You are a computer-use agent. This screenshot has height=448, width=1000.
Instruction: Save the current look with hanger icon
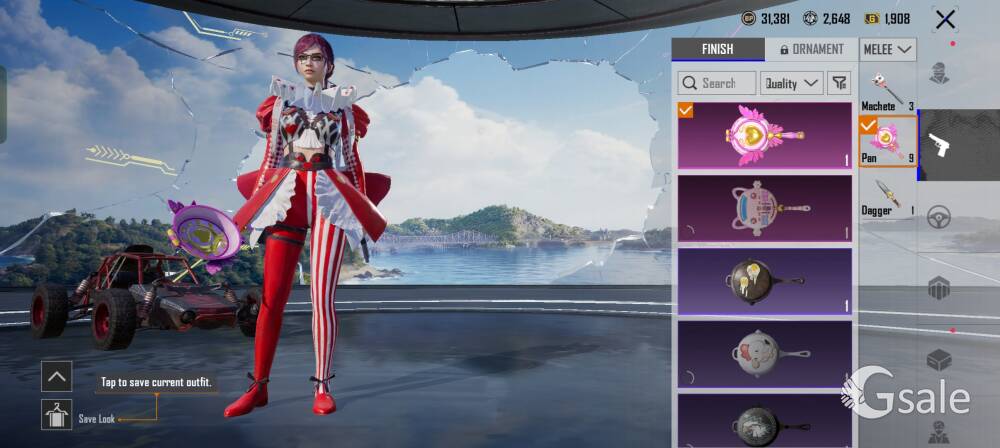click(56, 414)
